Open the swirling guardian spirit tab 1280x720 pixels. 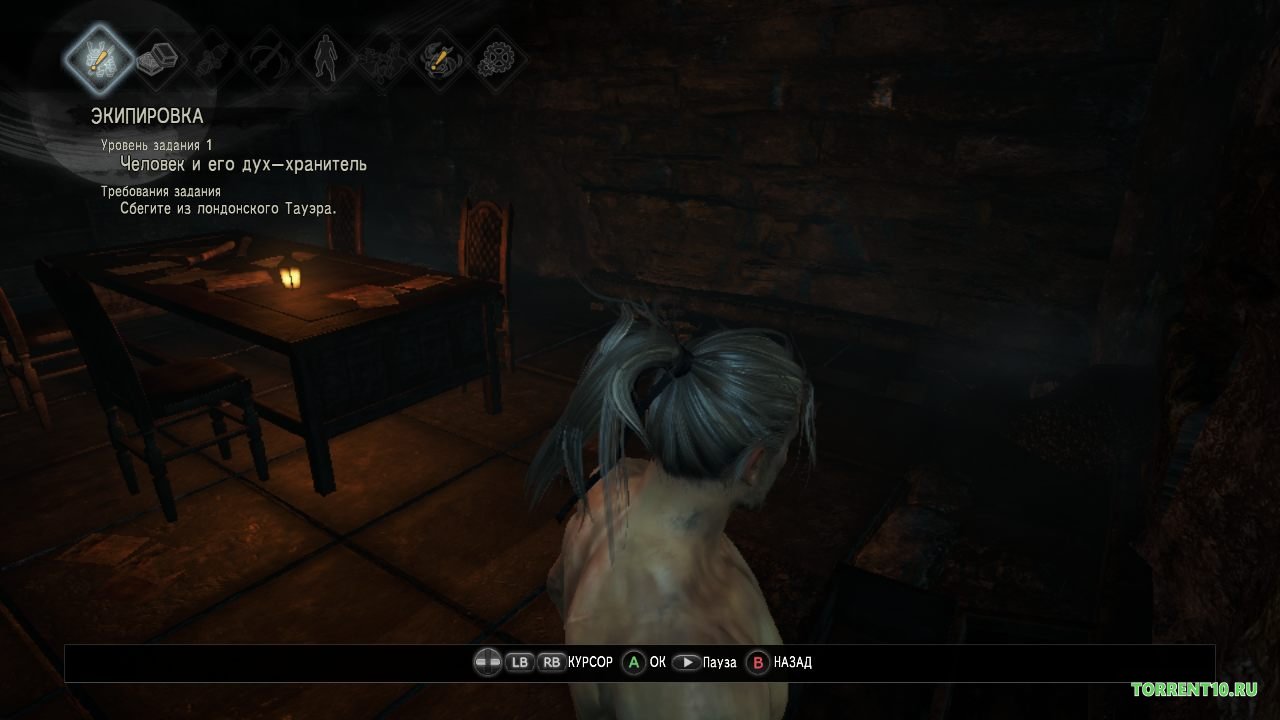coord(439,57)
